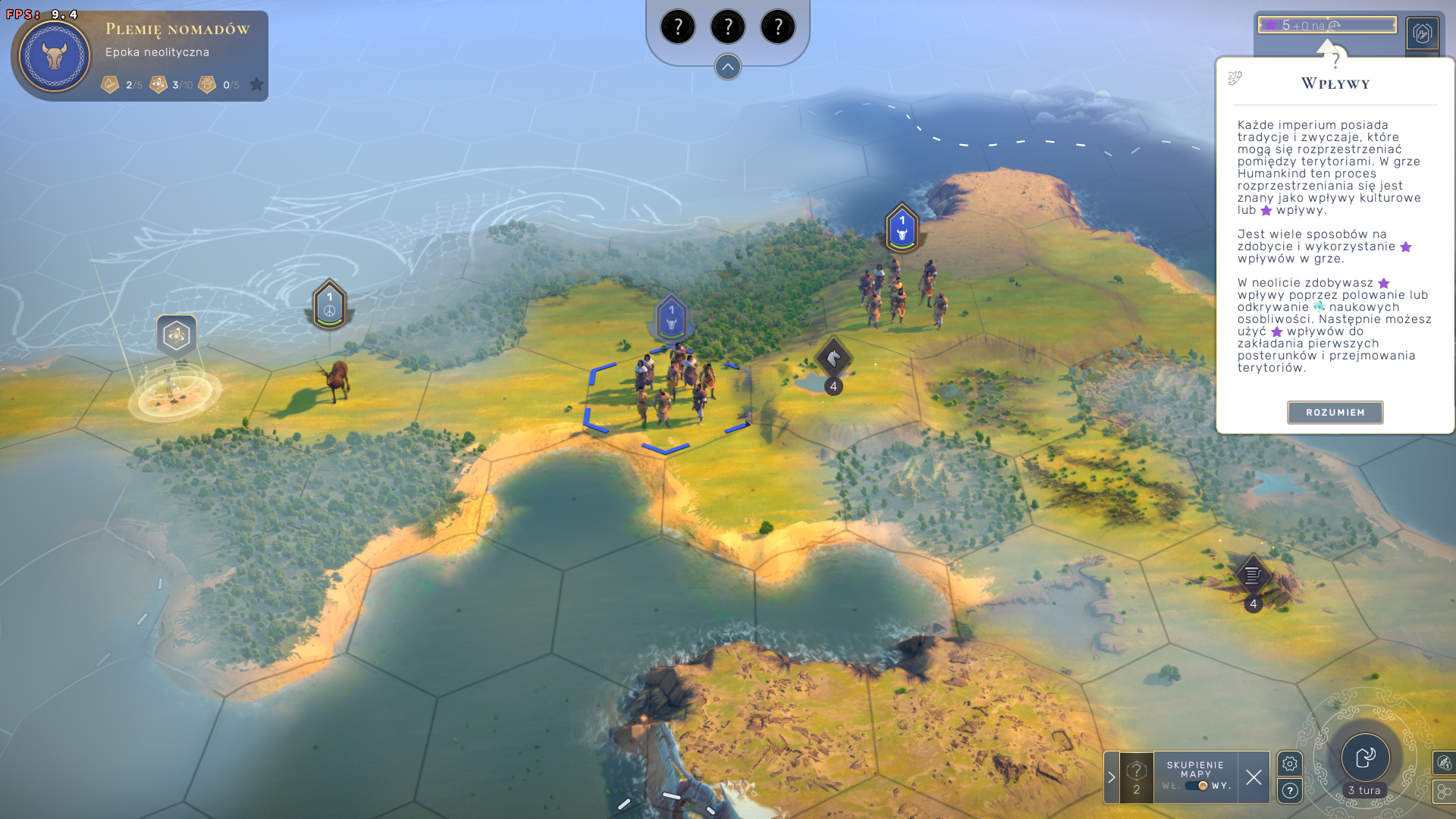Viewport: 1456px width, 819px height.
Task: Click the glowing curiosity marker icon
Action: click(176, 335)
